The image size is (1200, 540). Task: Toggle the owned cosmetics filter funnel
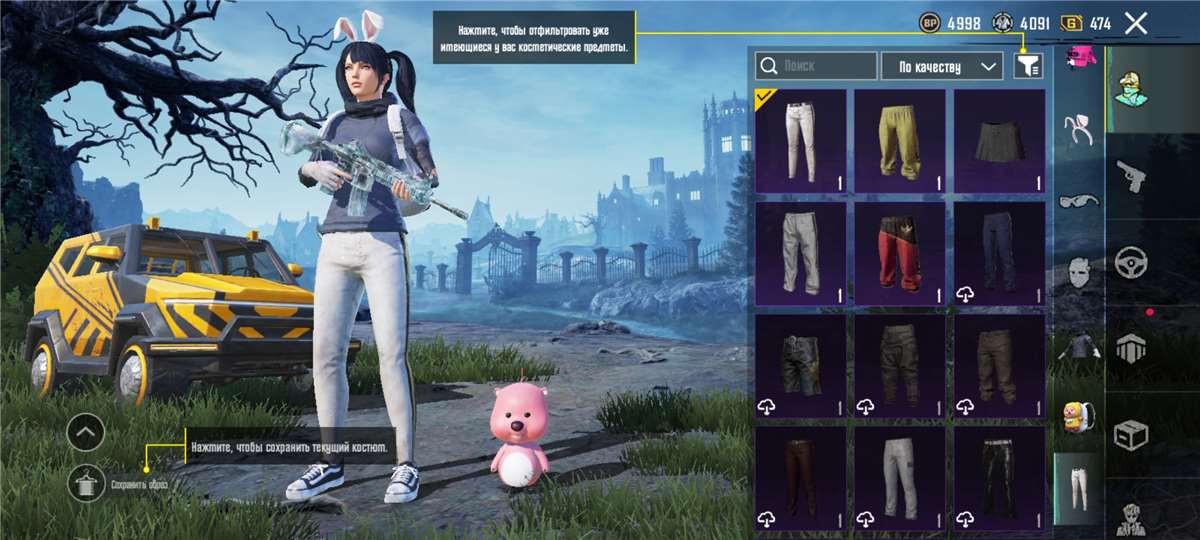pyautogui.click(x=1027, y=66)
